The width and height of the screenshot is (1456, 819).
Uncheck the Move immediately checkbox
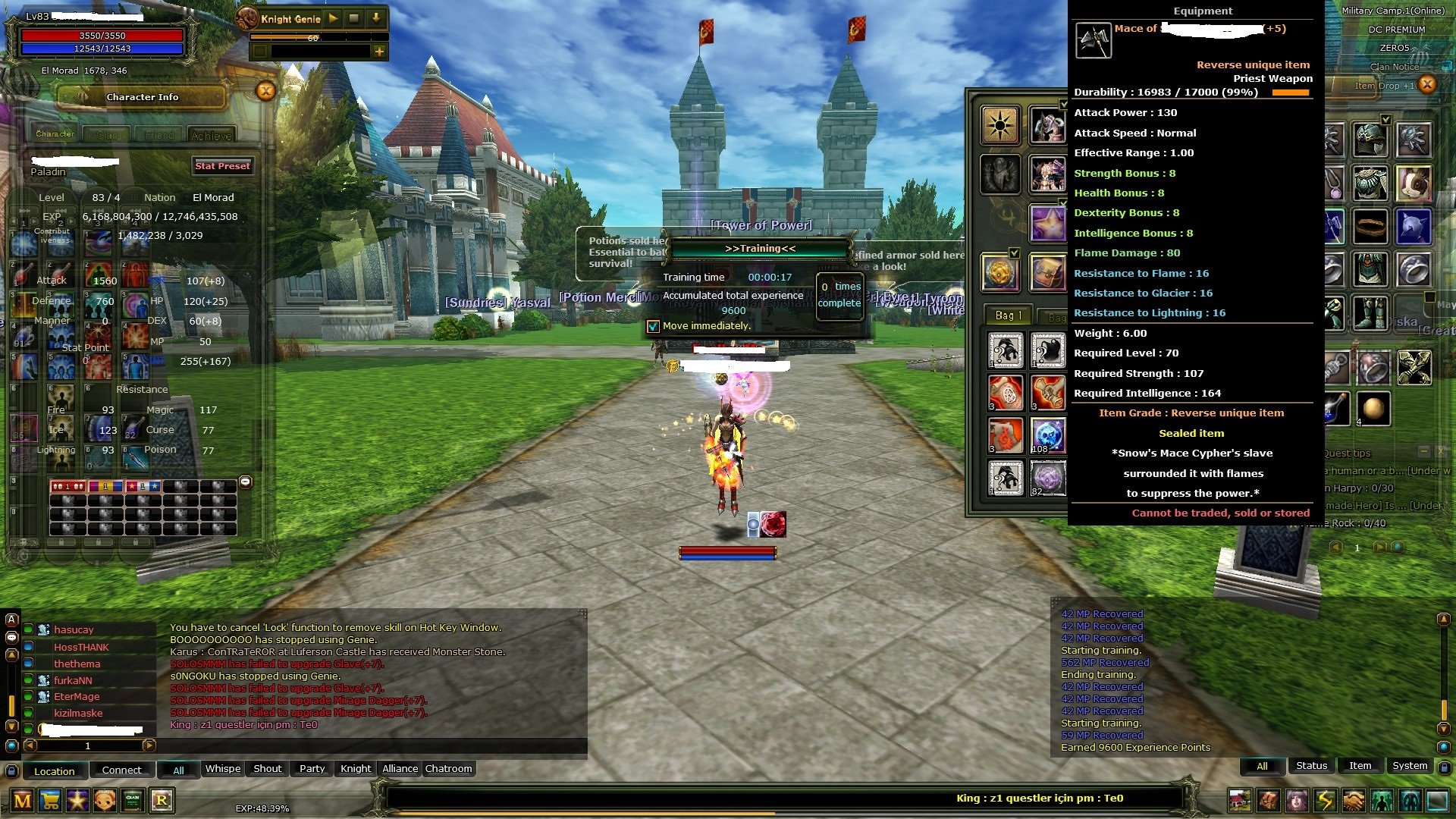[x=652, y=326]
